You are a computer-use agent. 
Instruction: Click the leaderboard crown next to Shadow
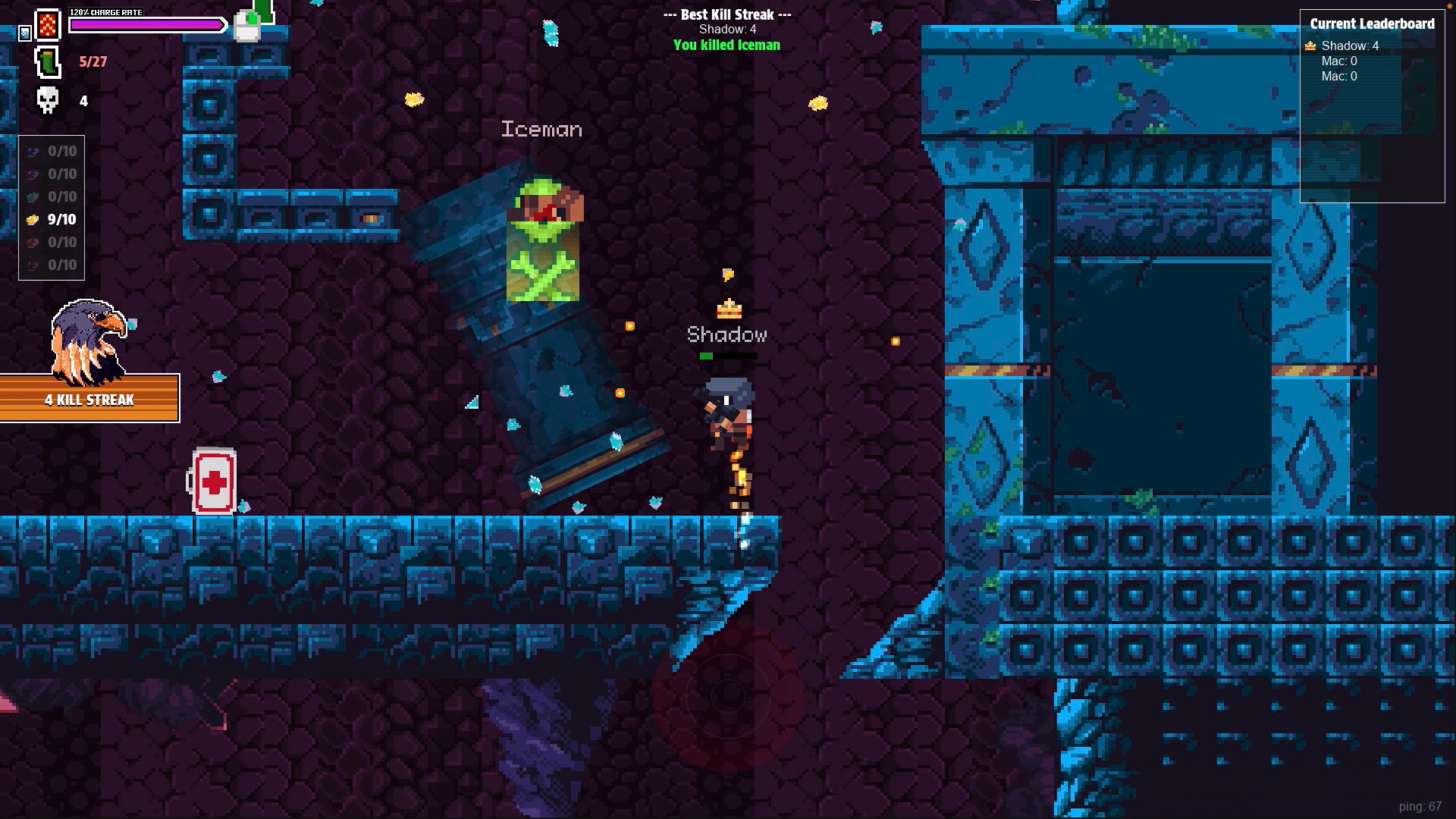tap(1310, 45)
